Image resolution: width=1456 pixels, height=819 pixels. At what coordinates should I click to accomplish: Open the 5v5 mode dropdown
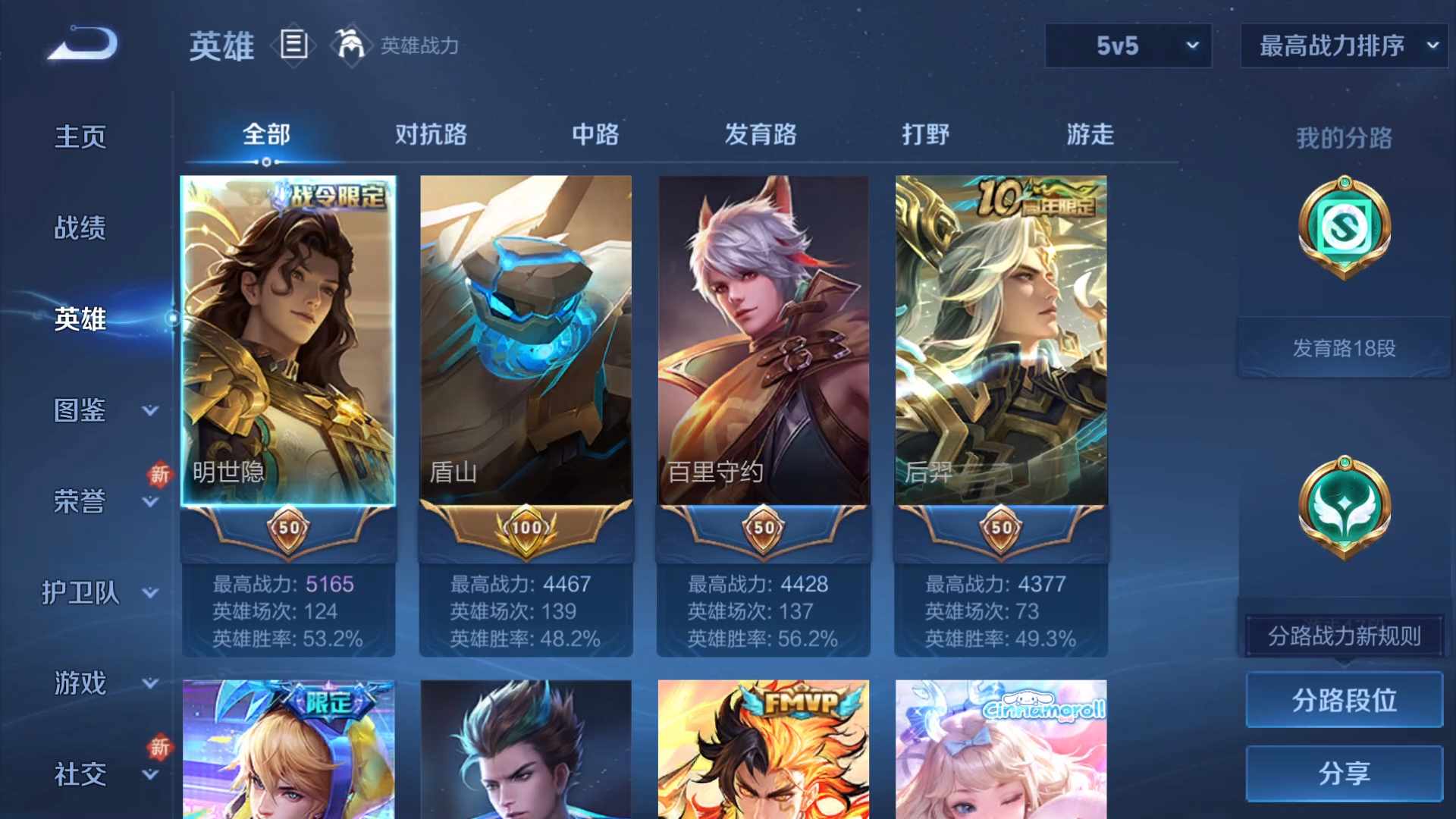1128,45
